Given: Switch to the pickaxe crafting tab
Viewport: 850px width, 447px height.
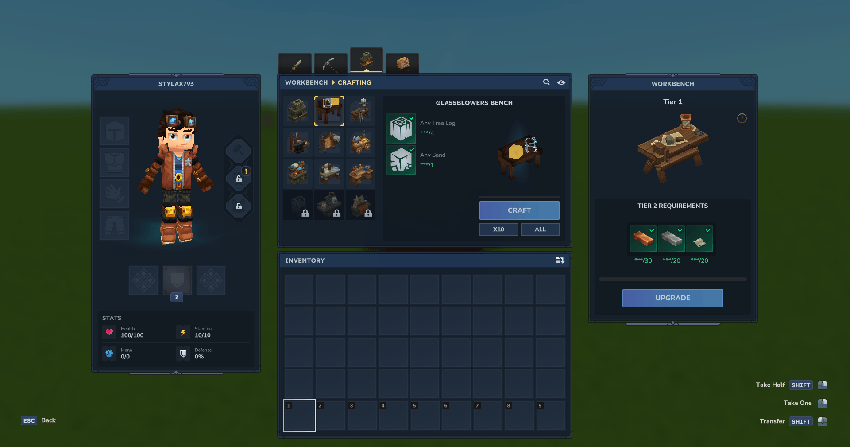Looking at the screenshot, I should click(x=331, y=64).
